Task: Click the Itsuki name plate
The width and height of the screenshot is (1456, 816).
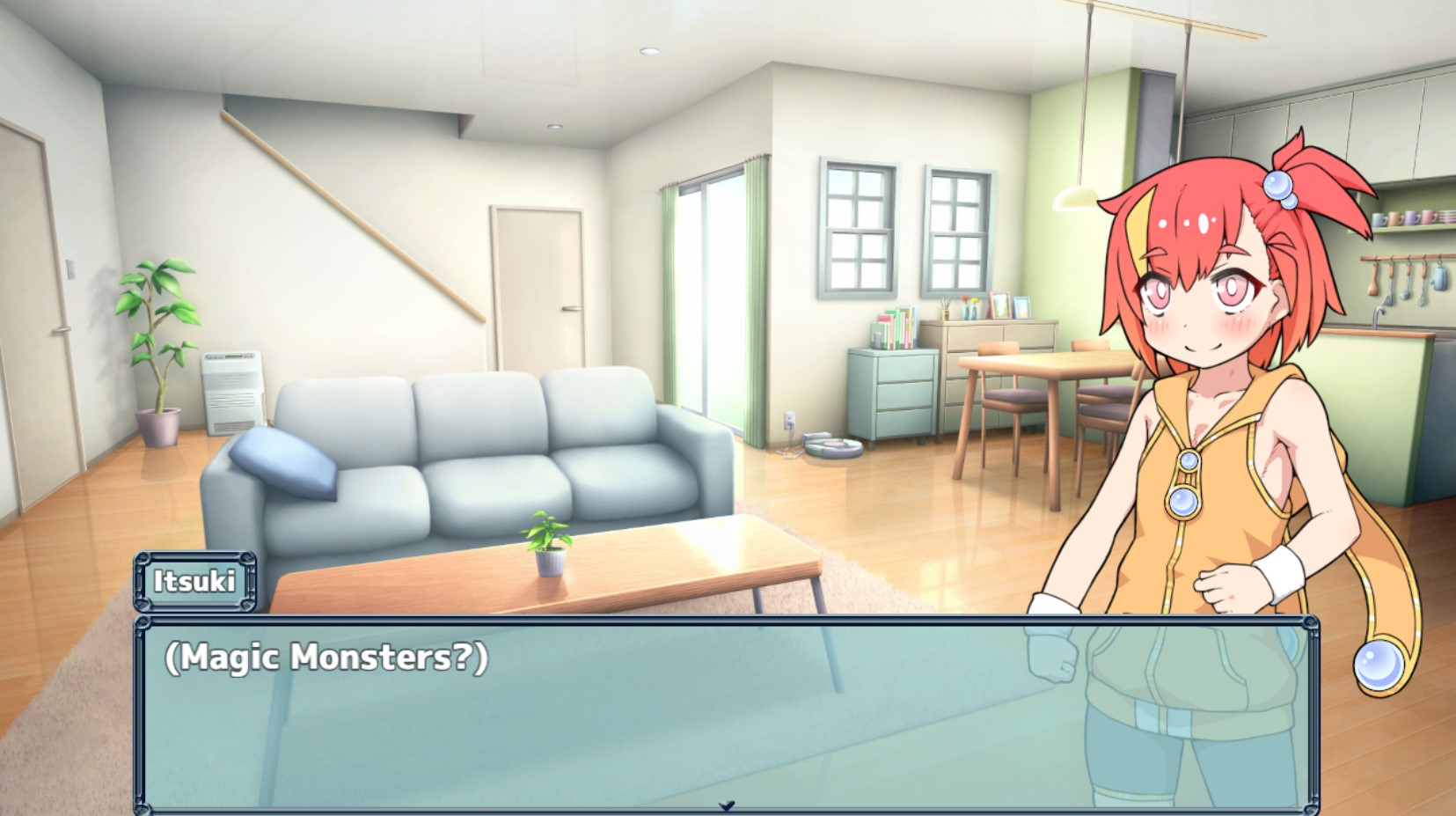Action: pyautogui.click(x=195, y=580)
